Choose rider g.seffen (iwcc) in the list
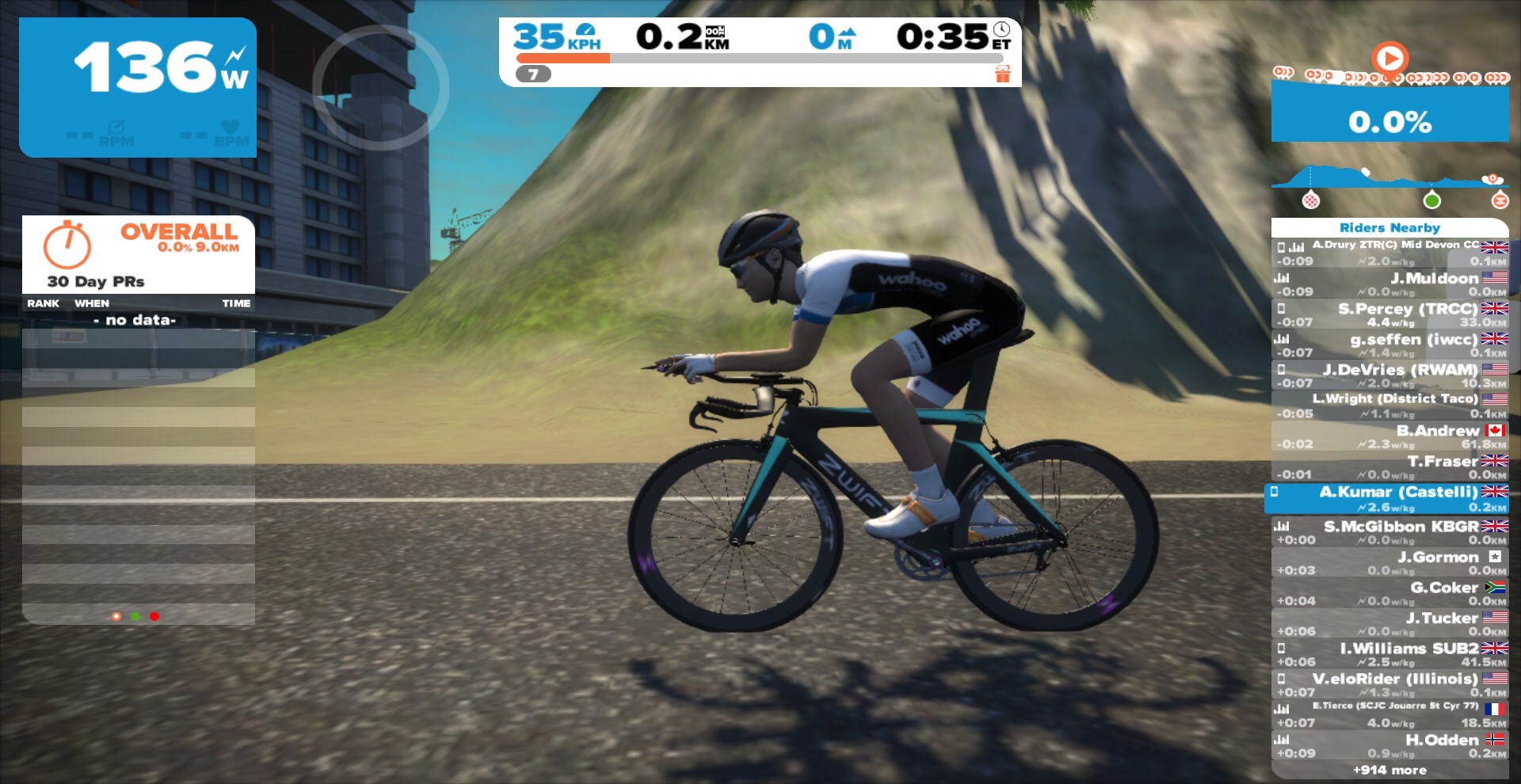1521x784 pixels. tap(1390, 345)
